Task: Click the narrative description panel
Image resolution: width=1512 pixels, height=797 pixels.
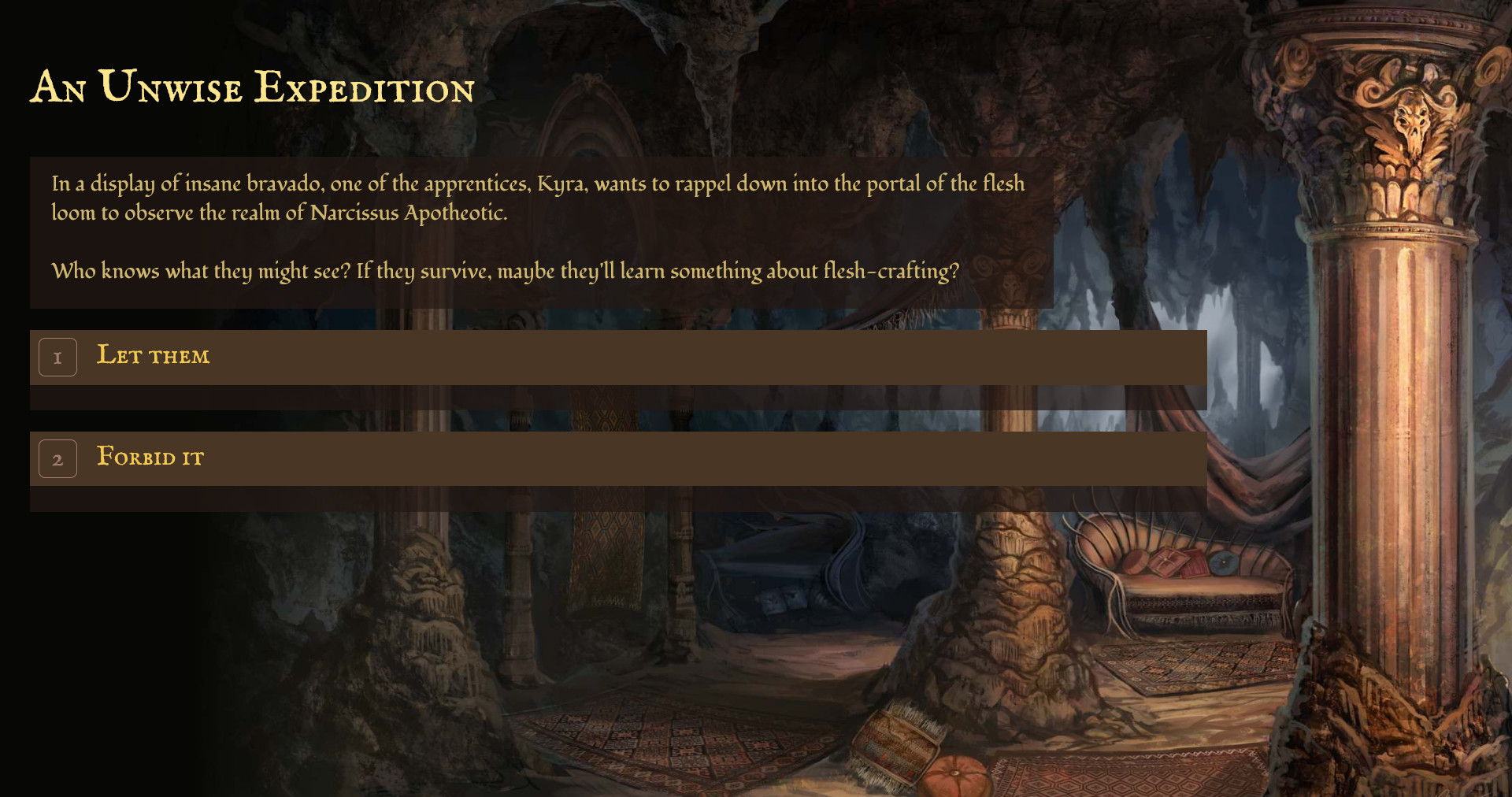Action: [542, 233]
